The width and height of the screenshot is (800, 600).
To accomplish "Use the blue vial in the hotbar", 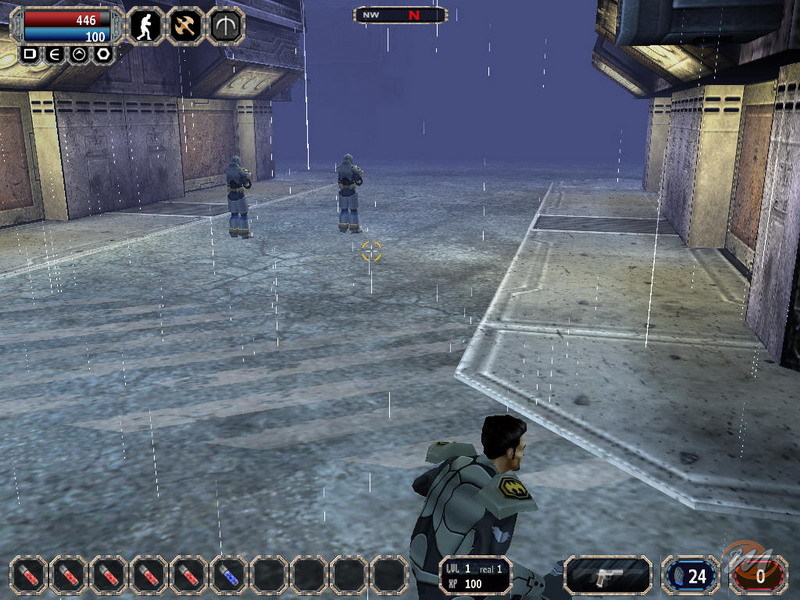I will pyautogui.click(x=228, y=575).
